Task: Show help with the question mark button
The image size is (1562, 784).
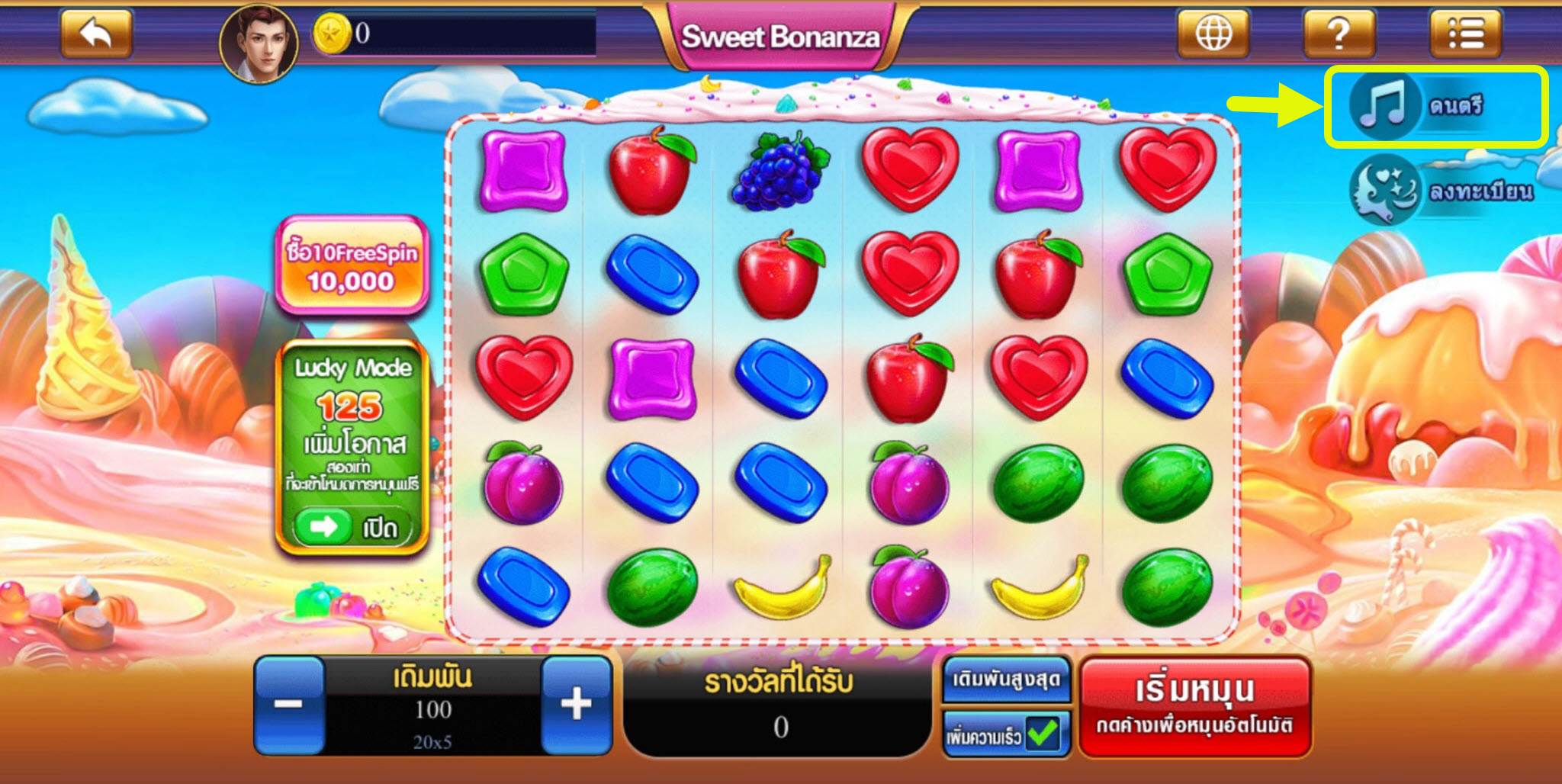Action: pos(1339,34)
